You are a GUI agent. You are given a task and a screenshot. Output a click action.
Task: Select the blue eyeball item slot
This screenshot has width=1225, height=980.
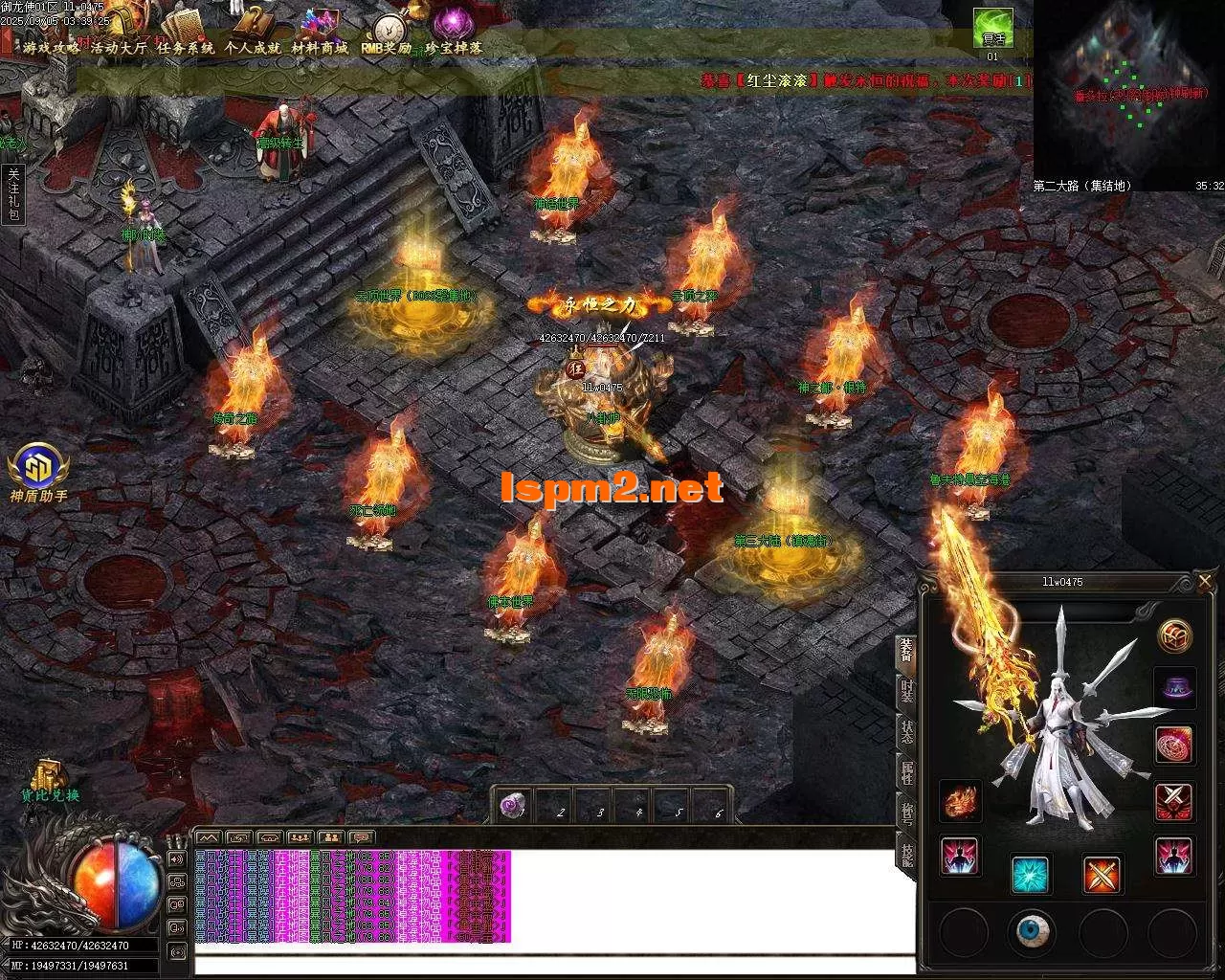(1032, 929)
